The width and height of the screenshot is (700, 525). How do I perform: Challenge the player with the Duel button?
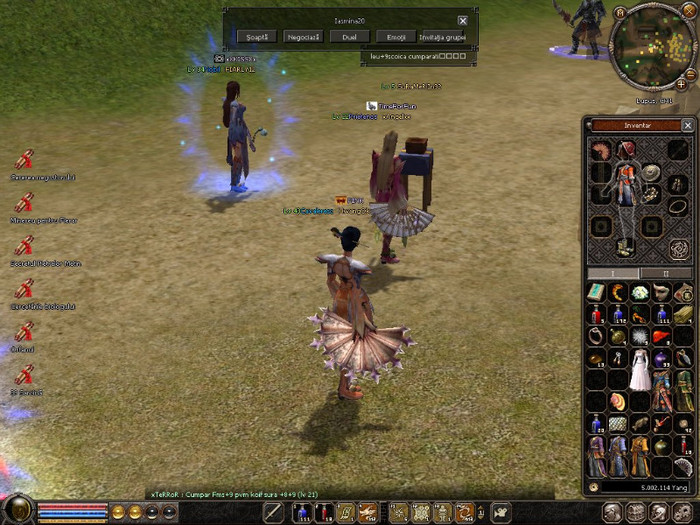point(349,36)
